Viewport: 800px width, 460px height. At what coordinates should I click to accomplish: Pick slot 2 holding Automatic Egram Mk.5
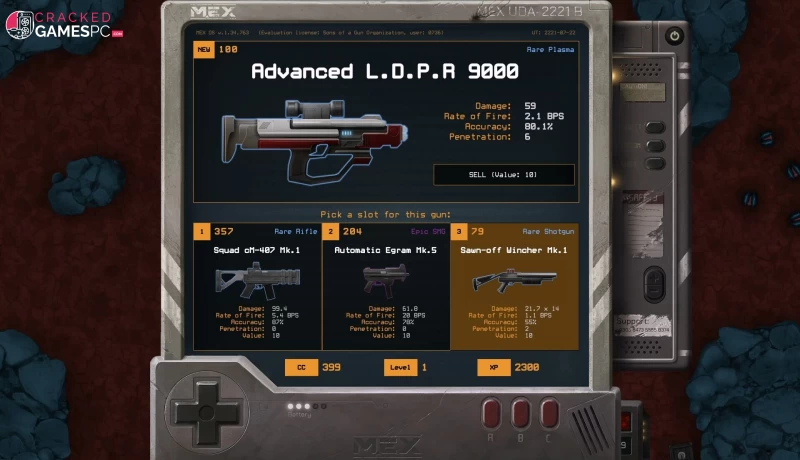click(385, 287)
